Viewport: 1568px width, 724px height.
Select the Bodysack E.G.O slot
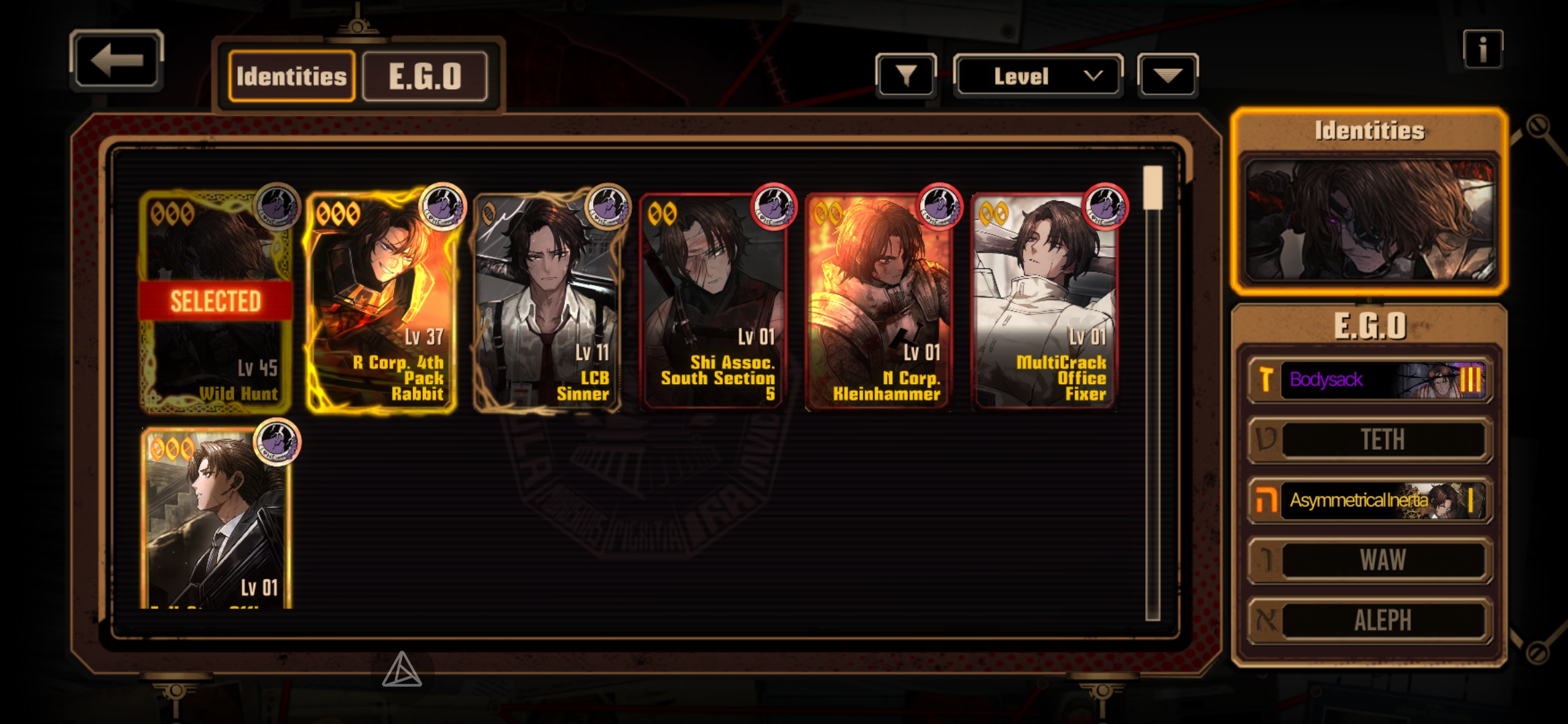(1370, 380)
